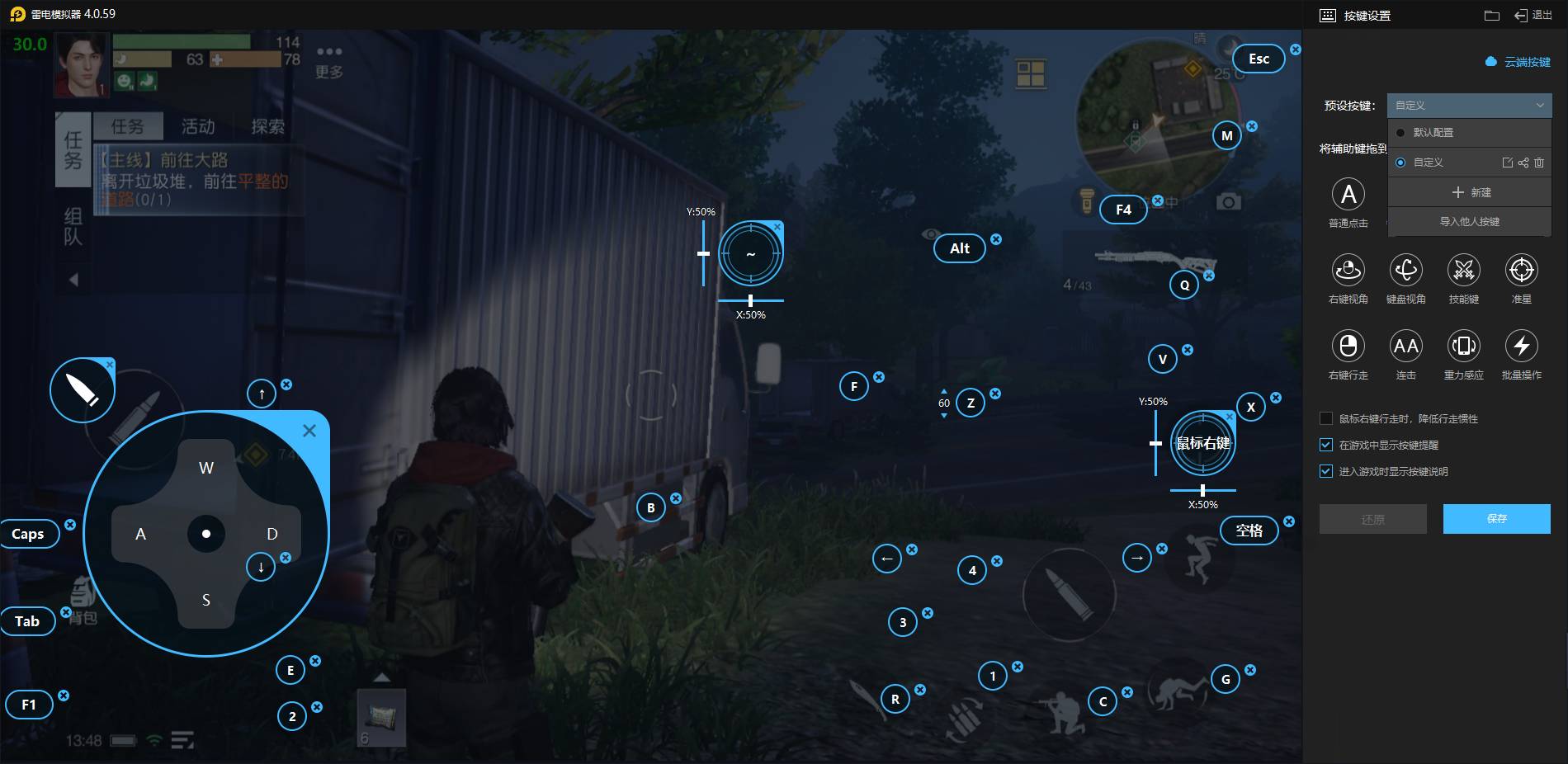The image size is (1568, 764).
Task: Select the 右键视角 tool icon
Action: [x=1348, y=270]
